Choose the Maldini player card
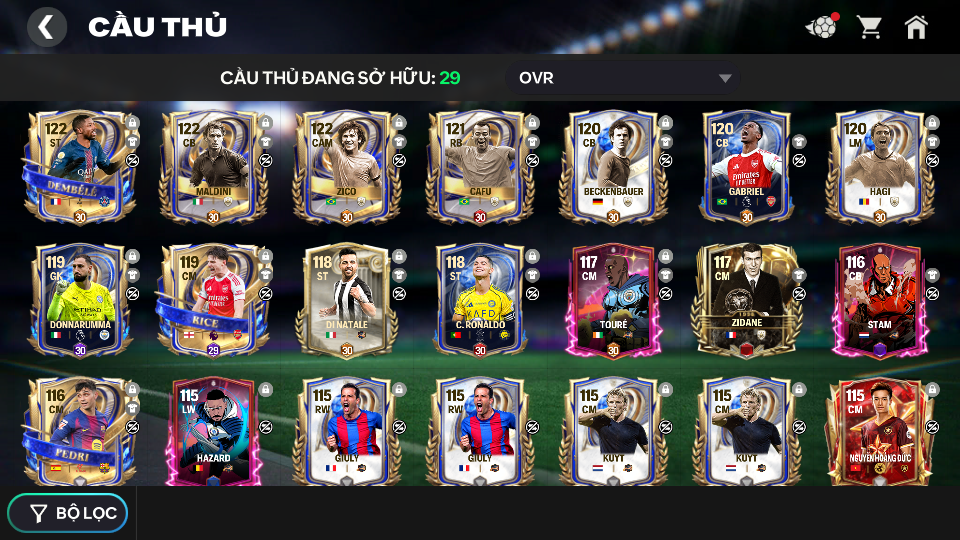 coord(213,167)
